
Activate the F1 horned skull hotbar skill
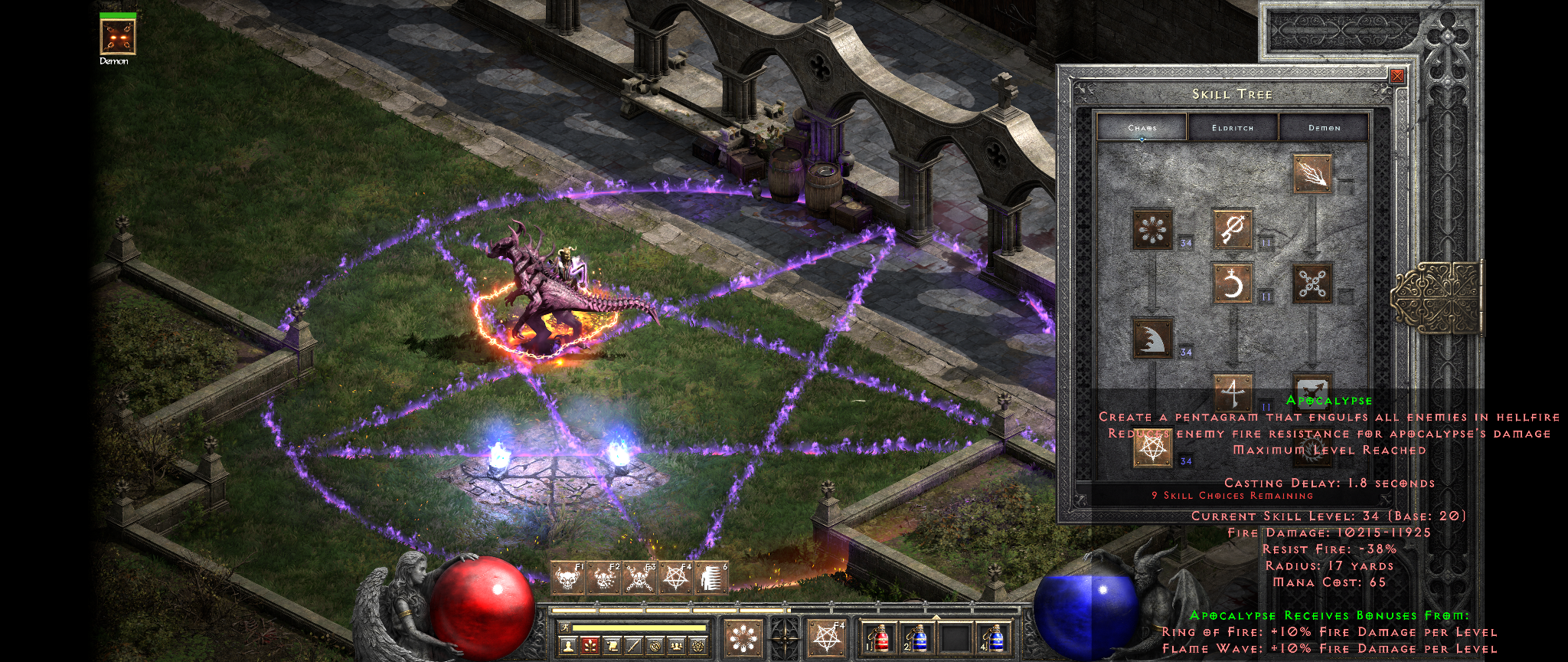(567, 578)
